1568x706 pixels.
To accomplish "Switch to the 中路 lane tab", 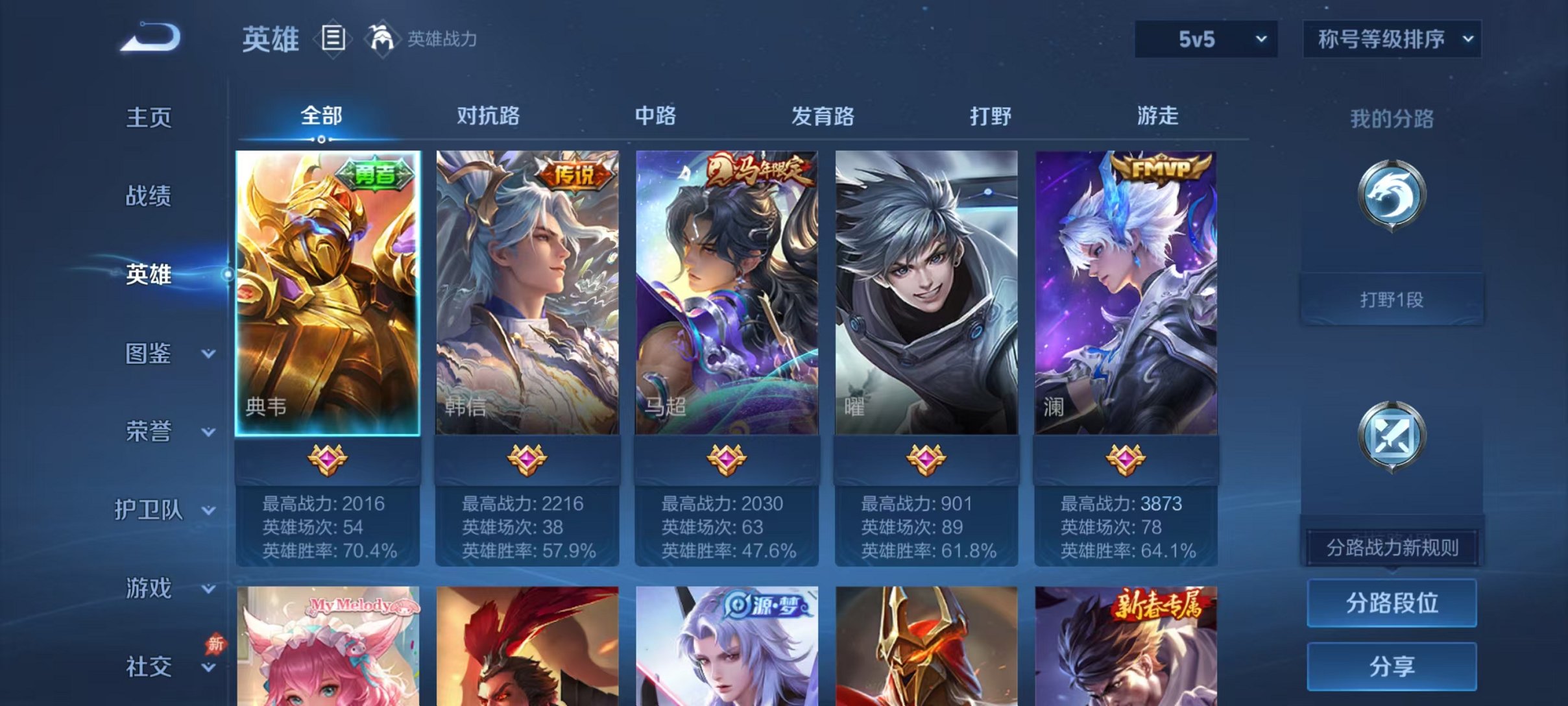I will [x=655, y=116].
